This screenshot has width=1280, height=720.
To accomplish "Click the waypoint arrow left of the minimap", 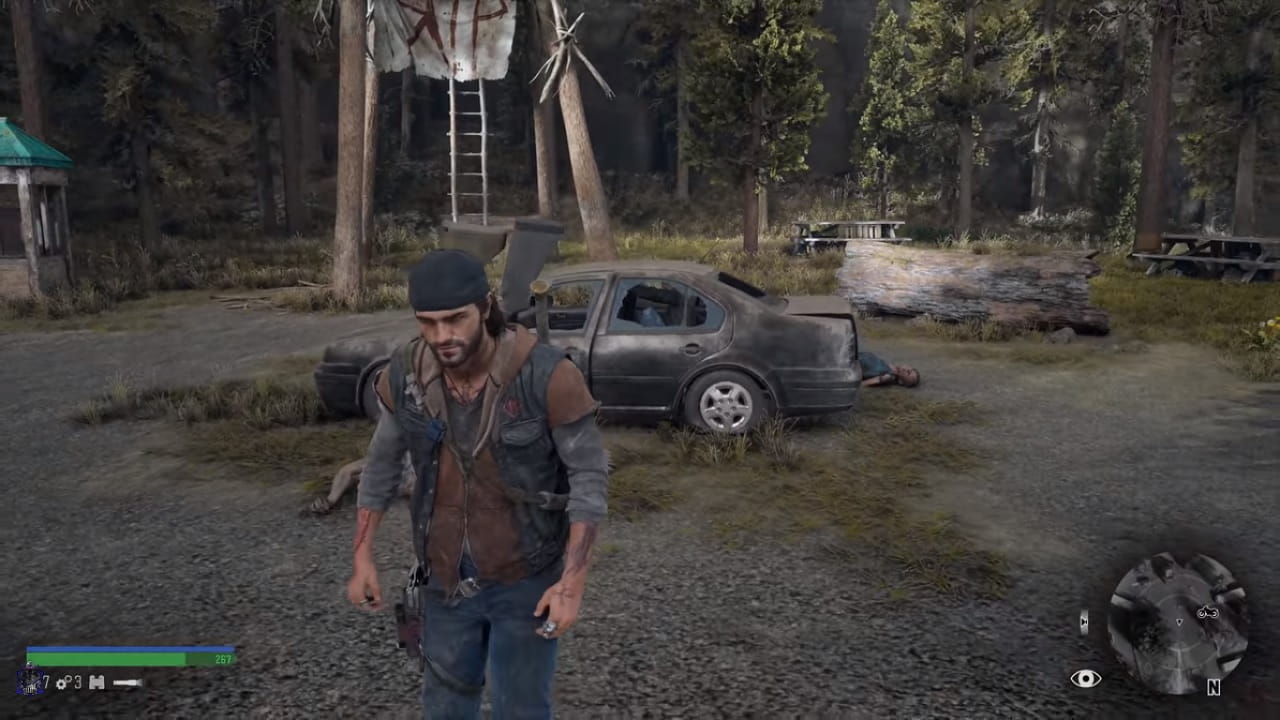I will 1083,621.
